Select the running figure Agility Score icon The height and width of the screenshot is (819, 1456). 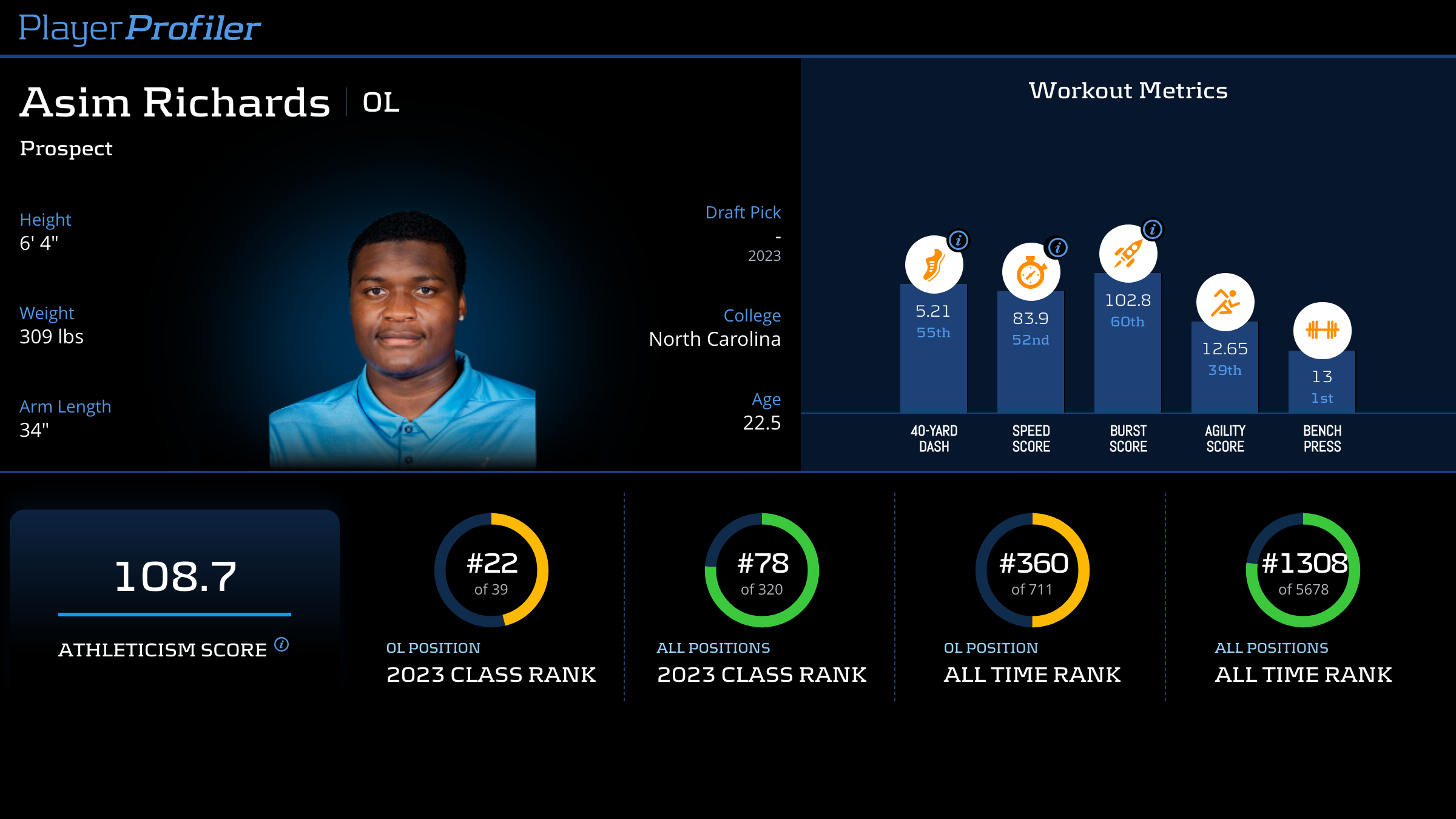[x=1225, y=302]
